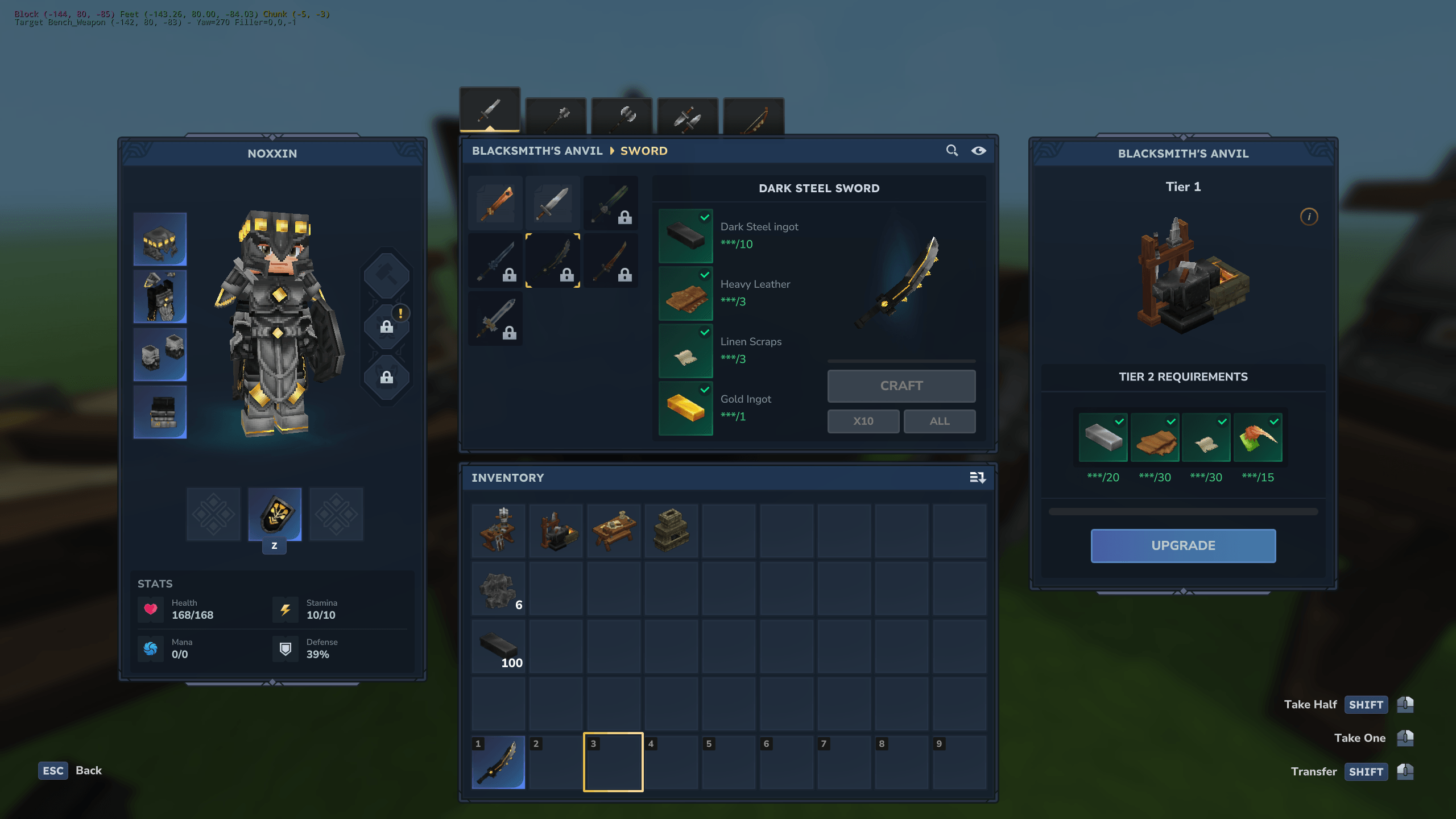Screen dimensions: 1456x819
Task: Click the chestplate equipment slot
Action: 160,297
